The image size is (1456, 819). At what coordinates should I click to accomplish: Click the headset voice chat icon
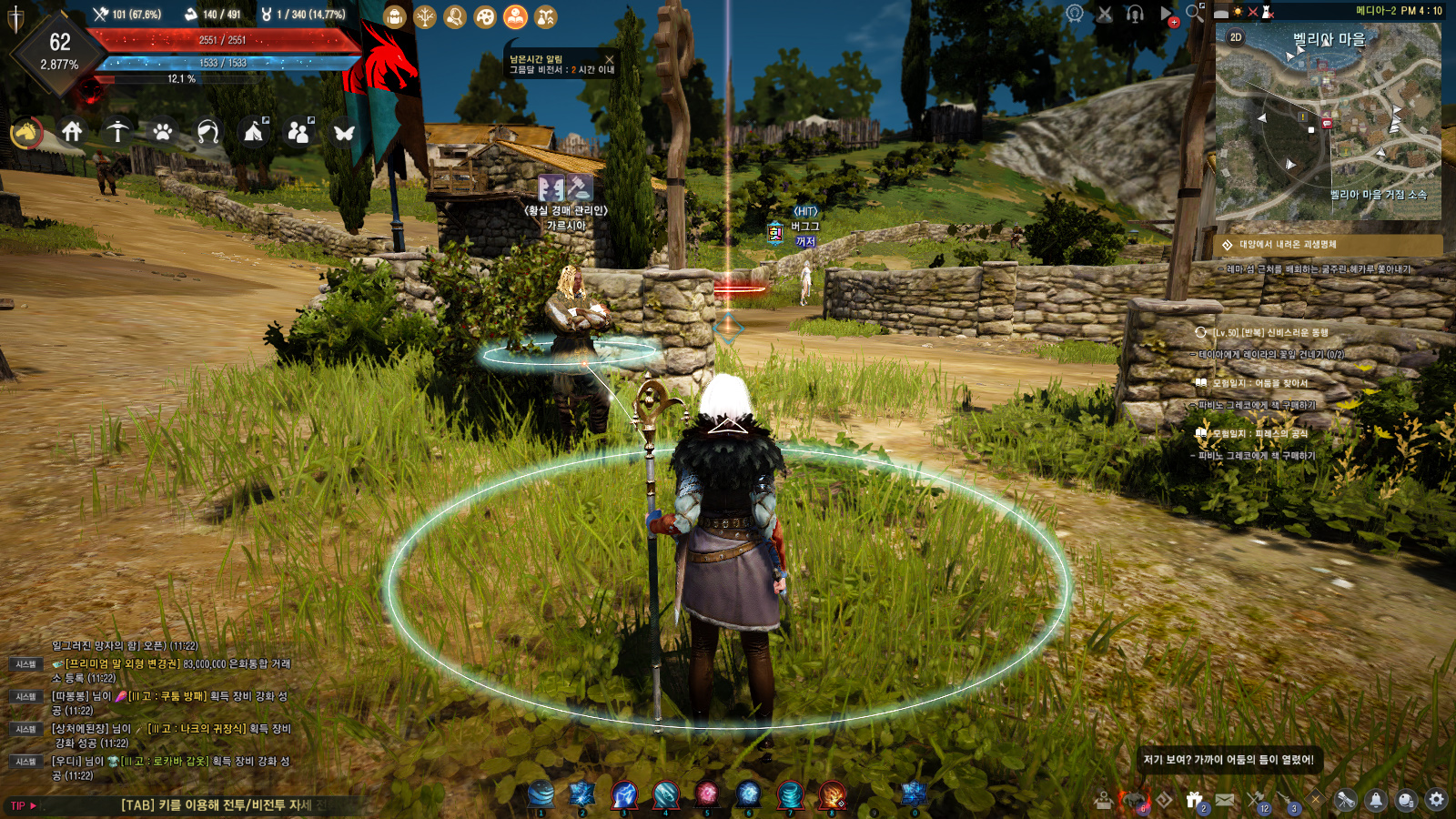point(1135,14)
